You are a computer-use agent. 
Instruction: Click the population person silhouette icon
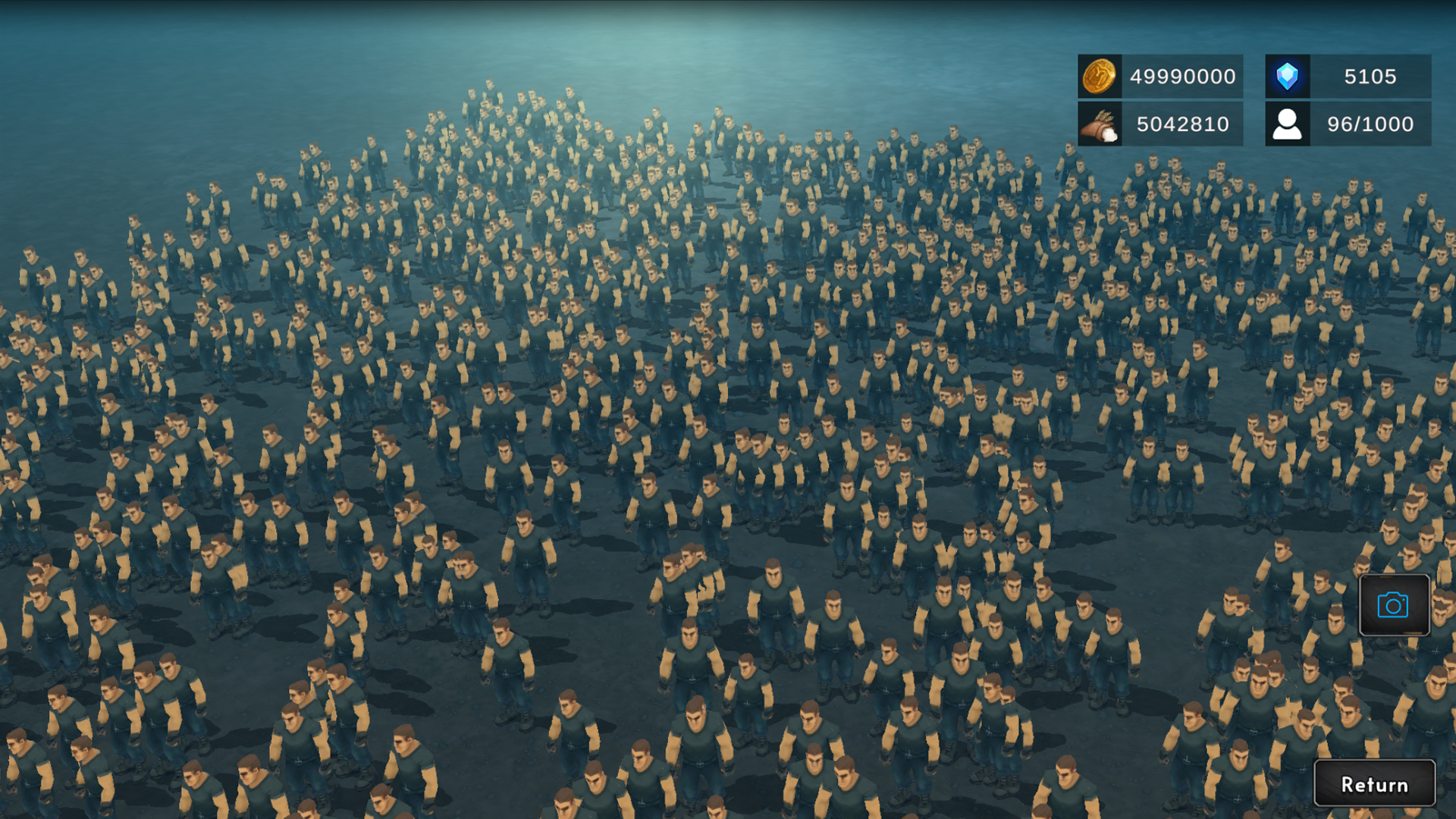pyautogui.click(x=1287, y=124)
